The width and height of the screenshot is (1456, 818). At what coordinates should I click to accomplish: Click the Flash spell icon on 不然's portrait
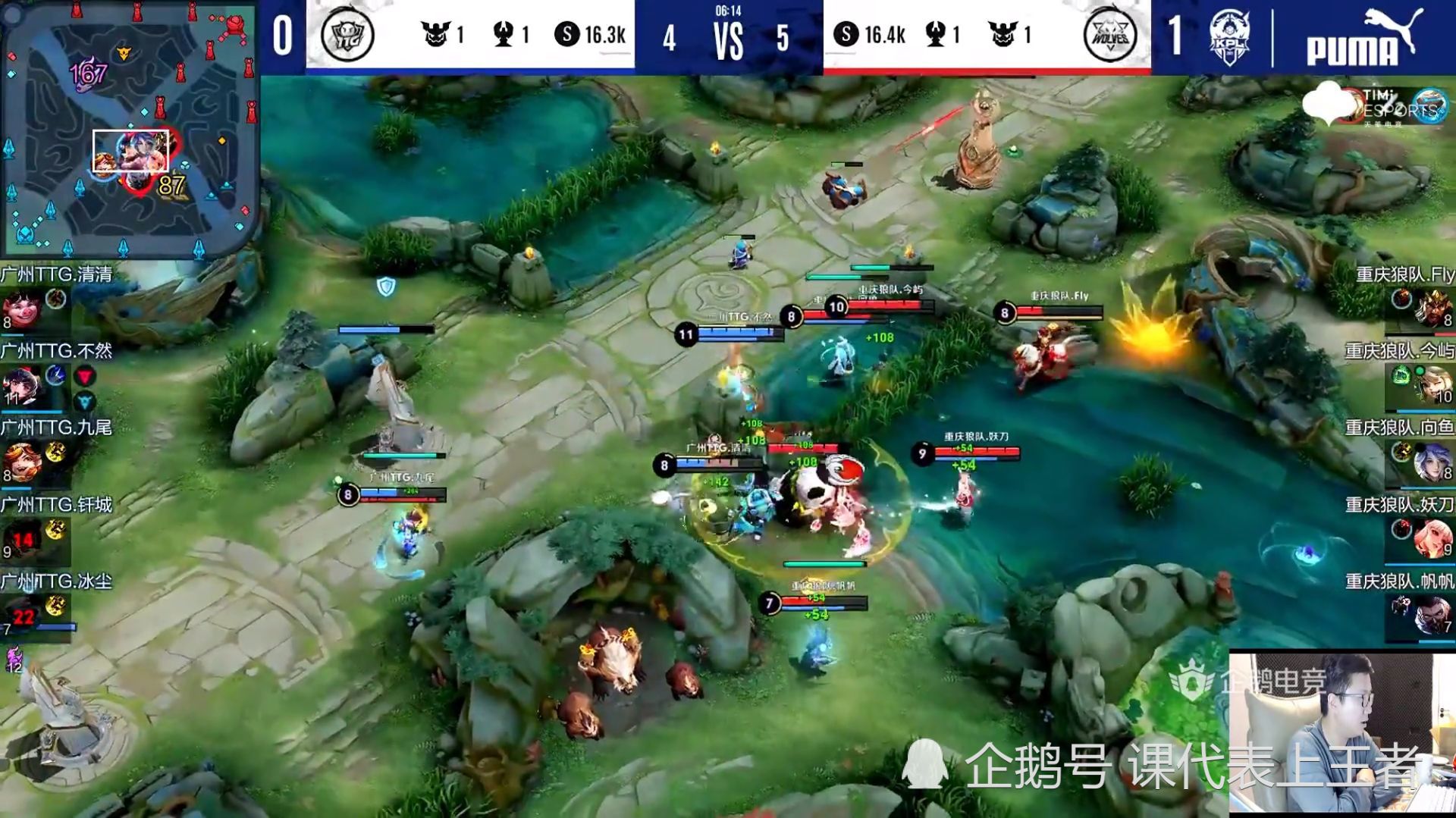(x=55, y=375)
